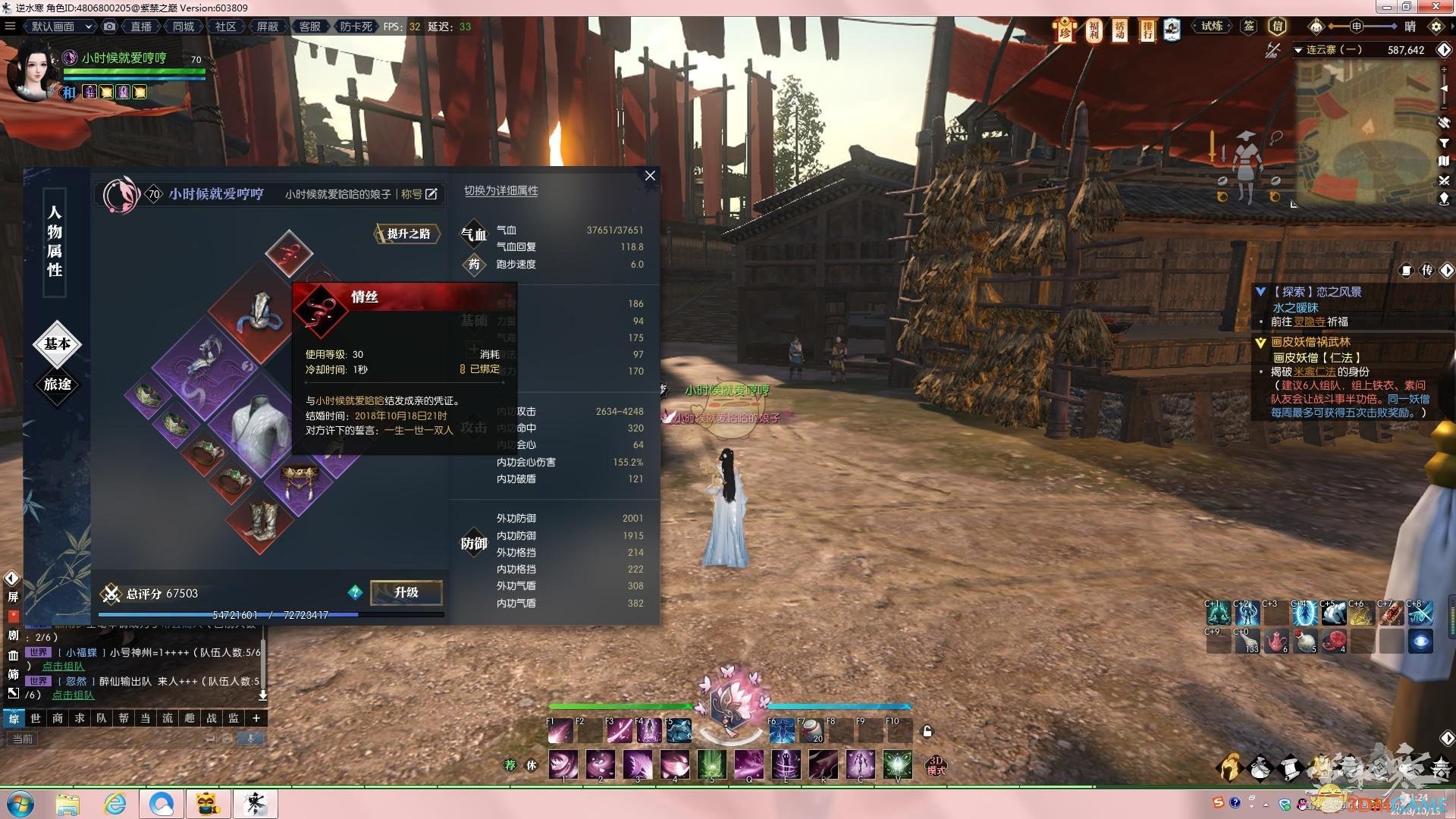Open the 提升之路 guide
This screenshot has width=1456, height=819.
tap(409, 234)
